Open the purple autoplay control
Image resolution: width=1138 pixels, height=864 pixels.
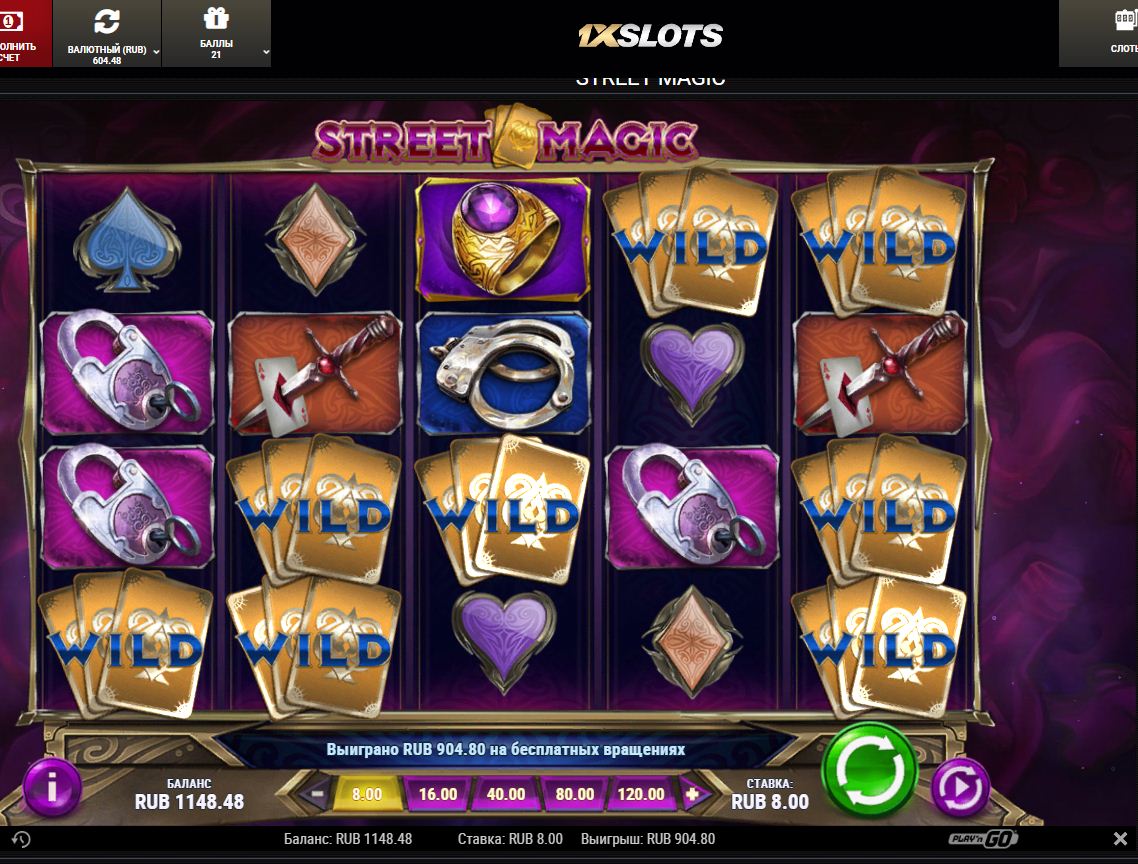[960, 788]
